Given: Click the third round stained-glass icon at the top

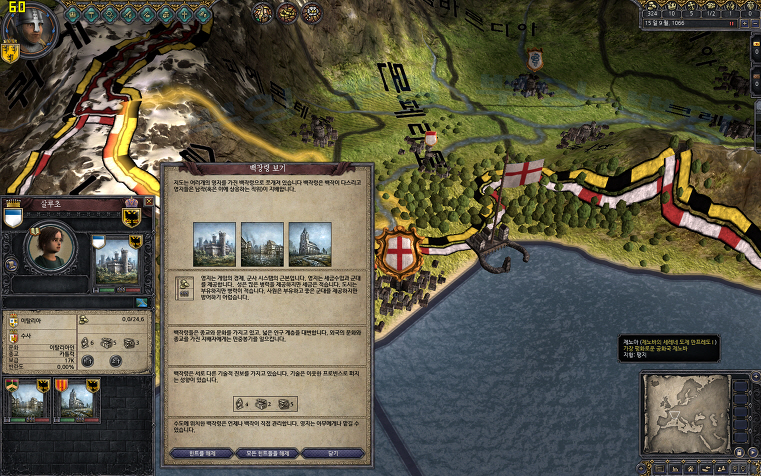Looking at the screenshot, I should tap(311, 12).
